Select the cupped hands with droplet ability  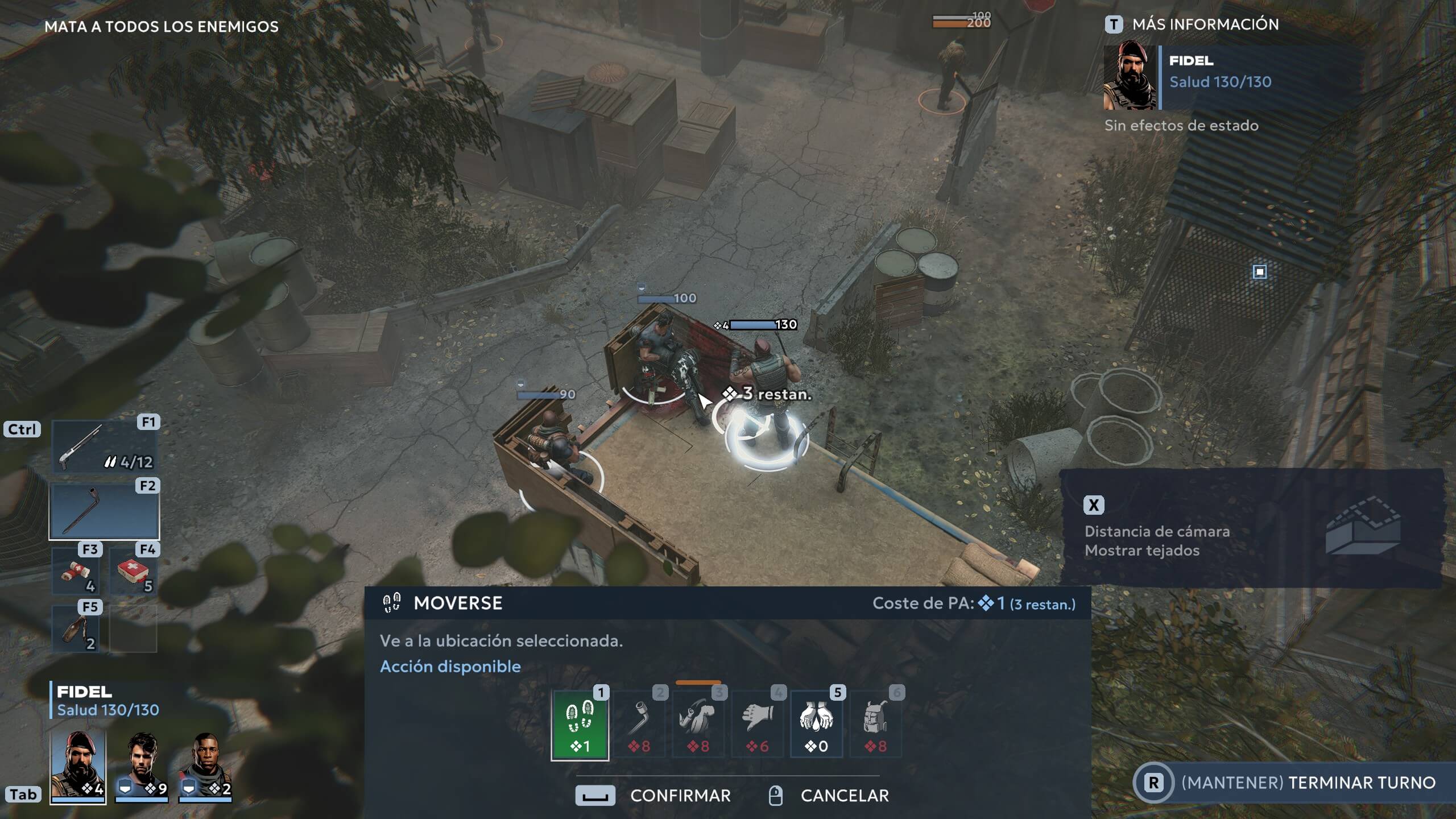[816, 725]
